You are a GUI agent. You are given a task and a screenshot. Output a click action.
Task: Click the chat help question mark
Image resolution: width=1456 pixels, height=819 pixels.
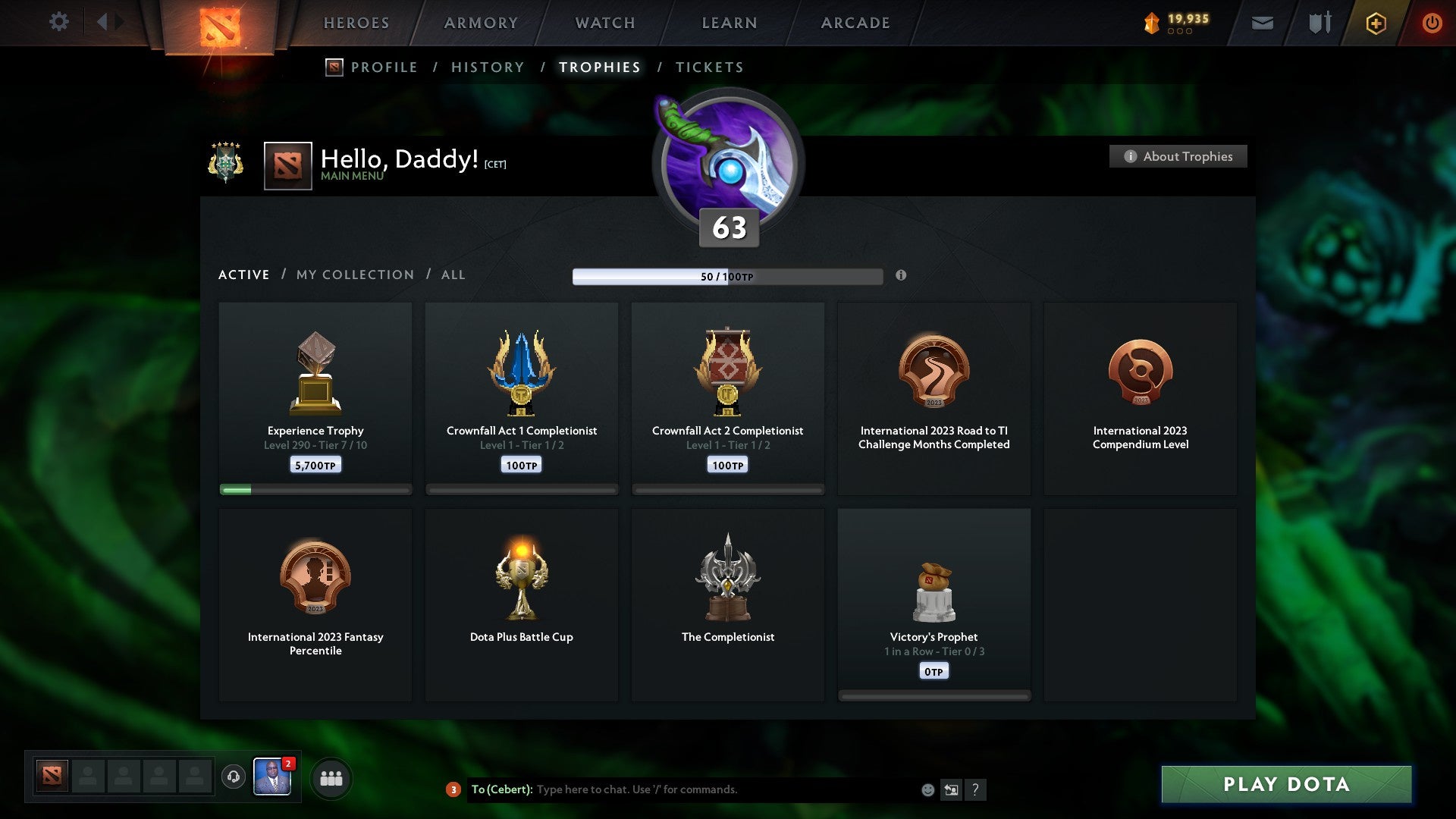[x=977, y=789]
